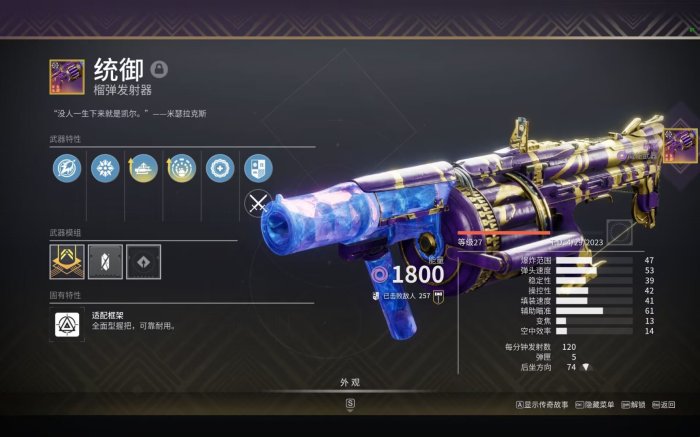The image size is (700, 437).
Task: Choose the crystal shard mod slot
Action: tap(105, 262)
